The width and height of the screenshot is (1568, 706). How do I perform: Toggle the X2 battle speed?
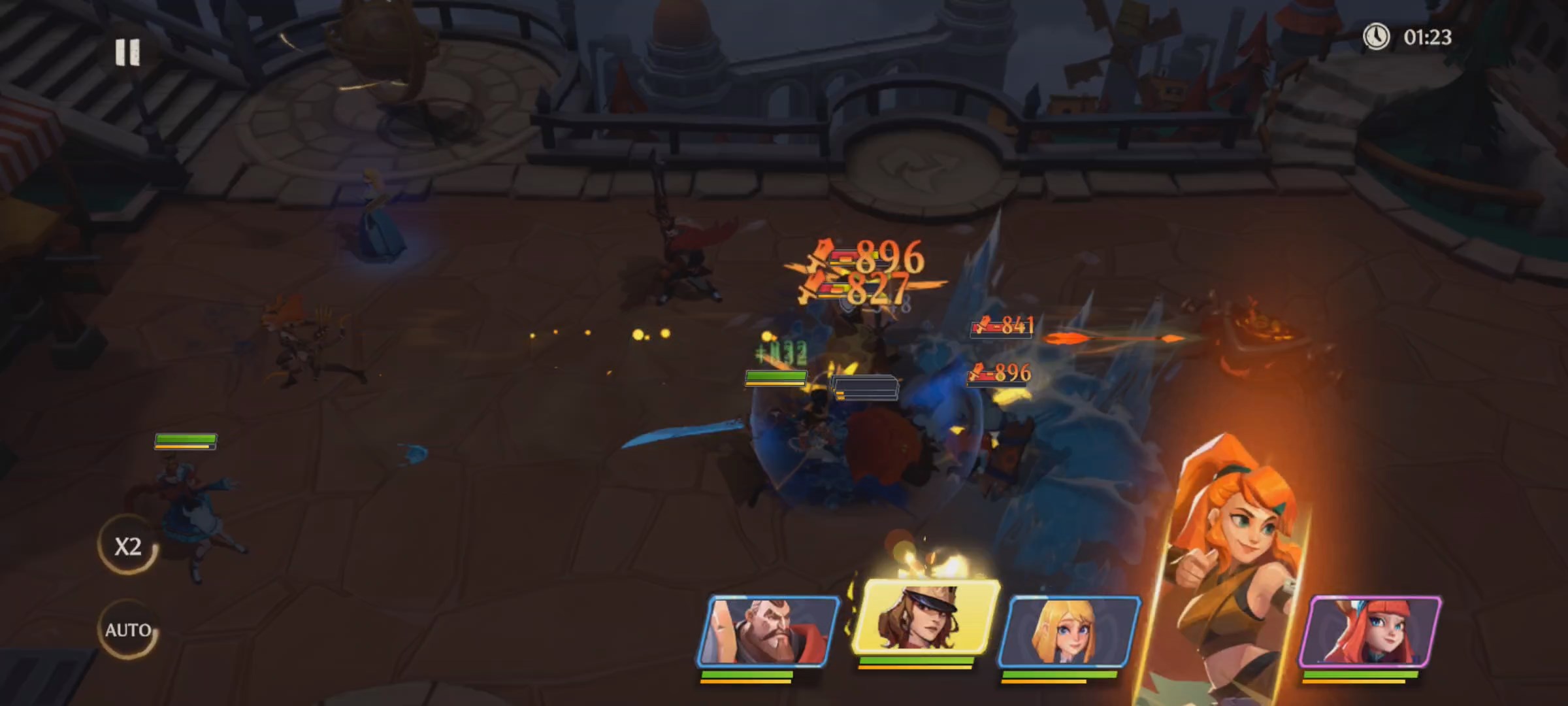pyautogui.click(x=128, y=546)
